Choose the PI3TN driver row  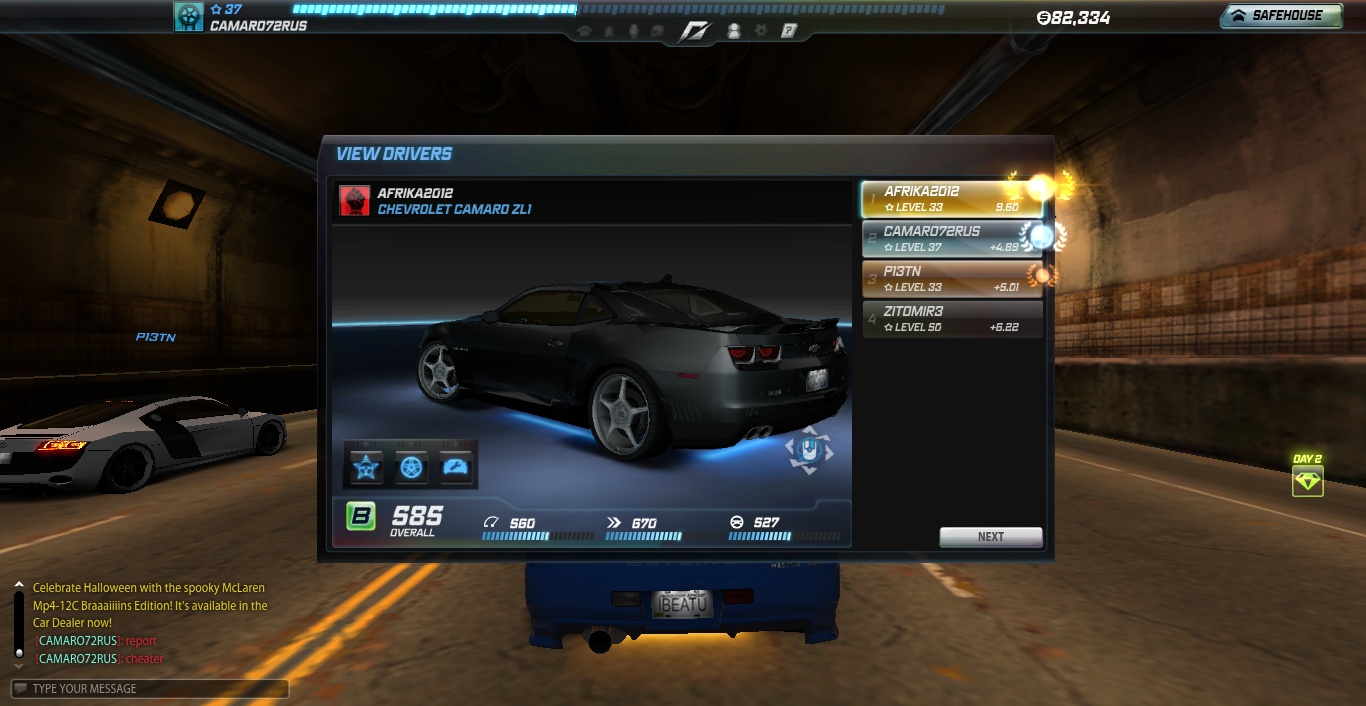point(951,279)
